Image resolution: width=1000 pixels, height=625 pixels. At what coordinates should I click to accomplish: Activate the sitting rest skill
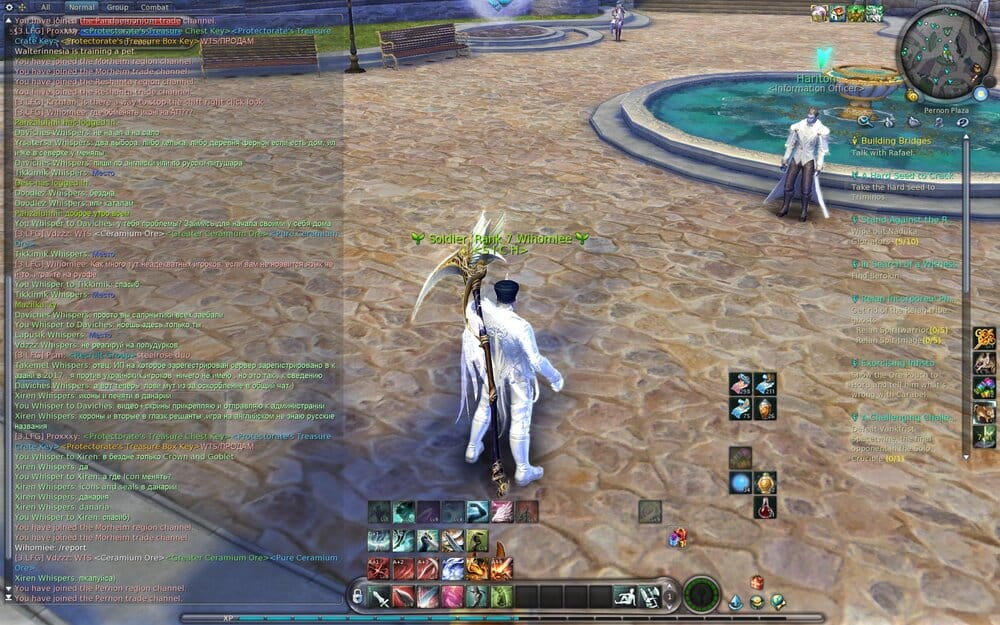coord(625,597)
